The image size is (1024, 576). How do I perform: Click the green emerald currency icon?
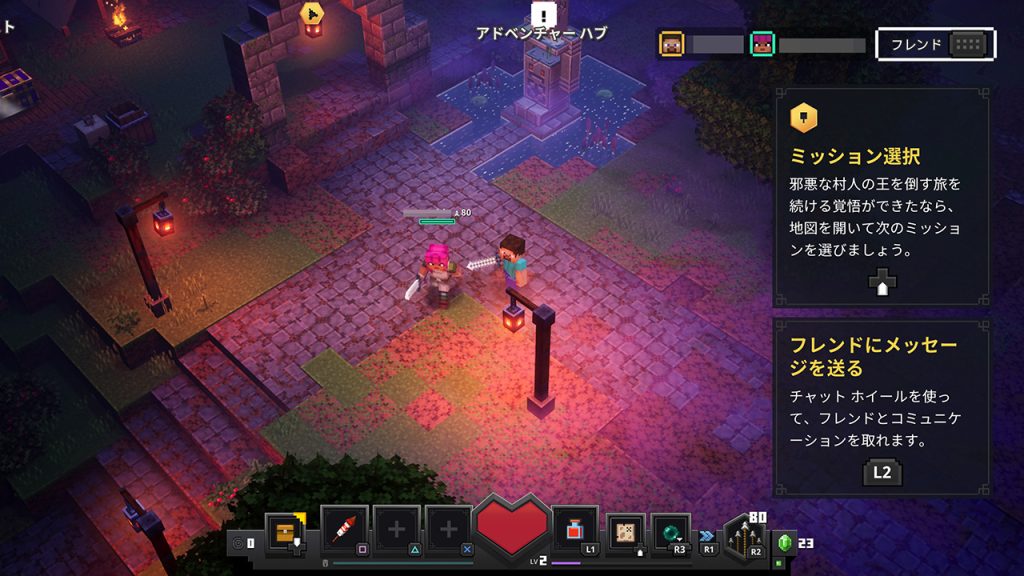point(785,543)
